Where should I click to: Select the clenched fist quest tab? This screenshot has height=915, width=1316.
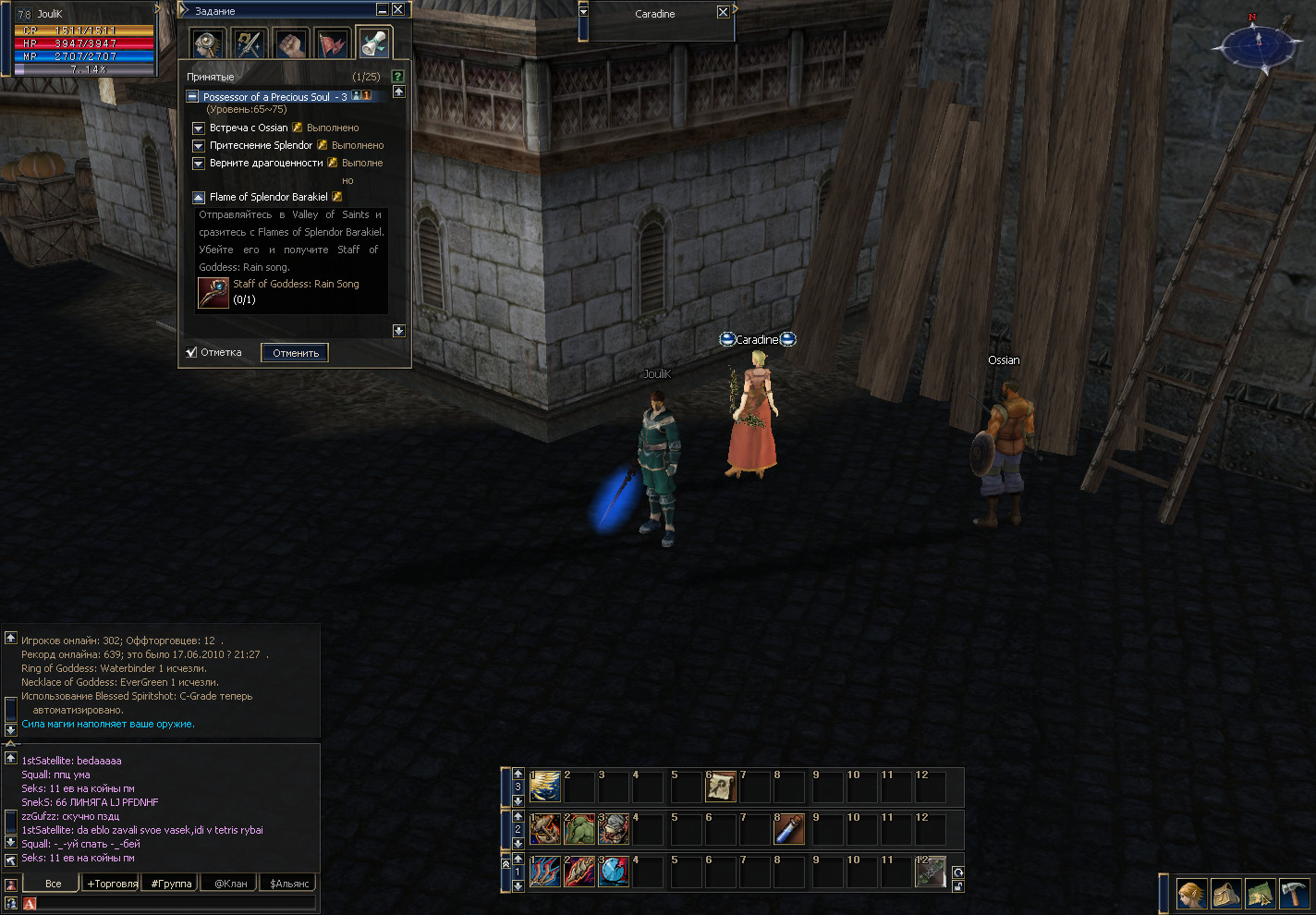[291, 43]
